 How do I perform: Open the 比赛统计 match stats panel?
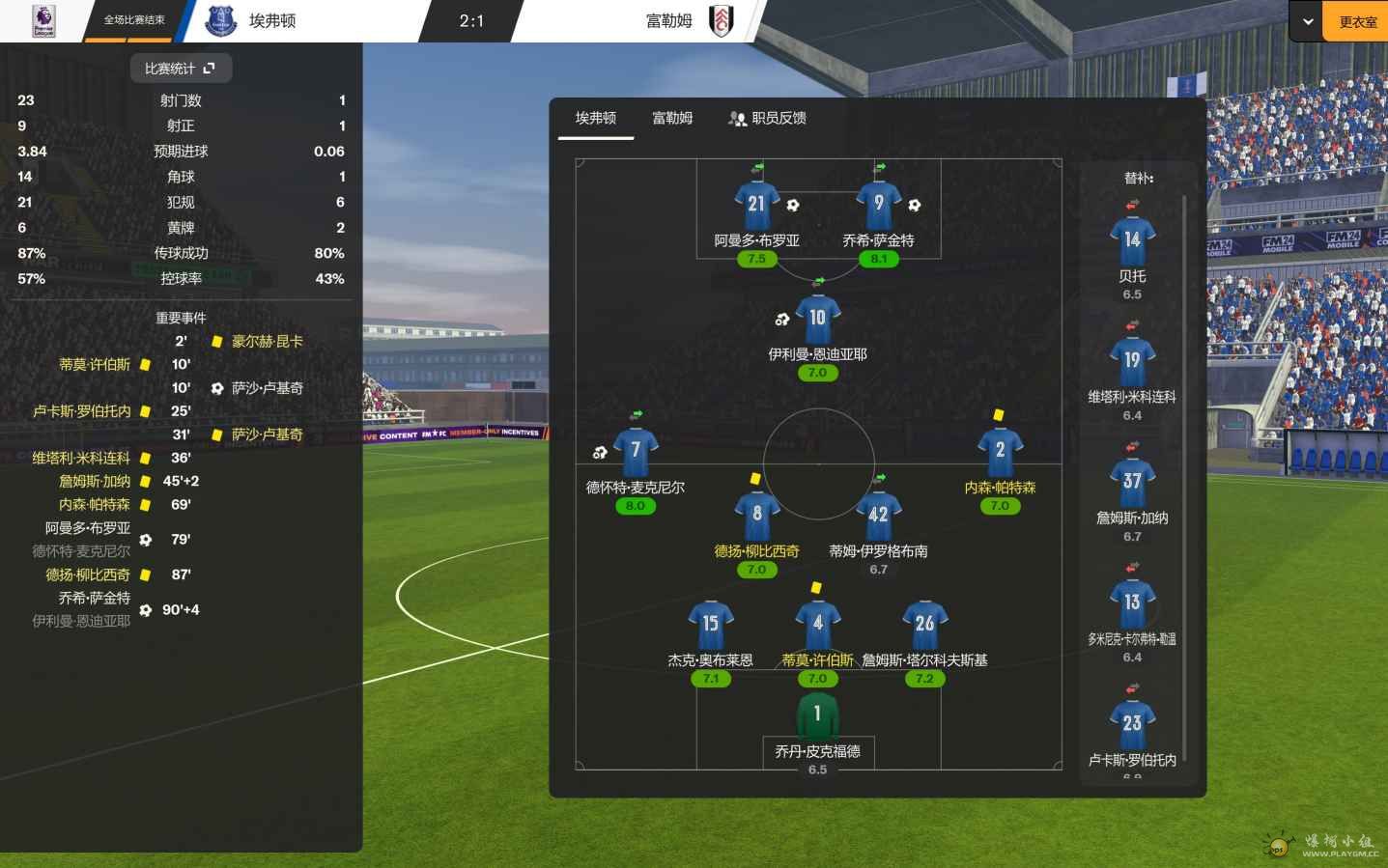tap(181, 69)
